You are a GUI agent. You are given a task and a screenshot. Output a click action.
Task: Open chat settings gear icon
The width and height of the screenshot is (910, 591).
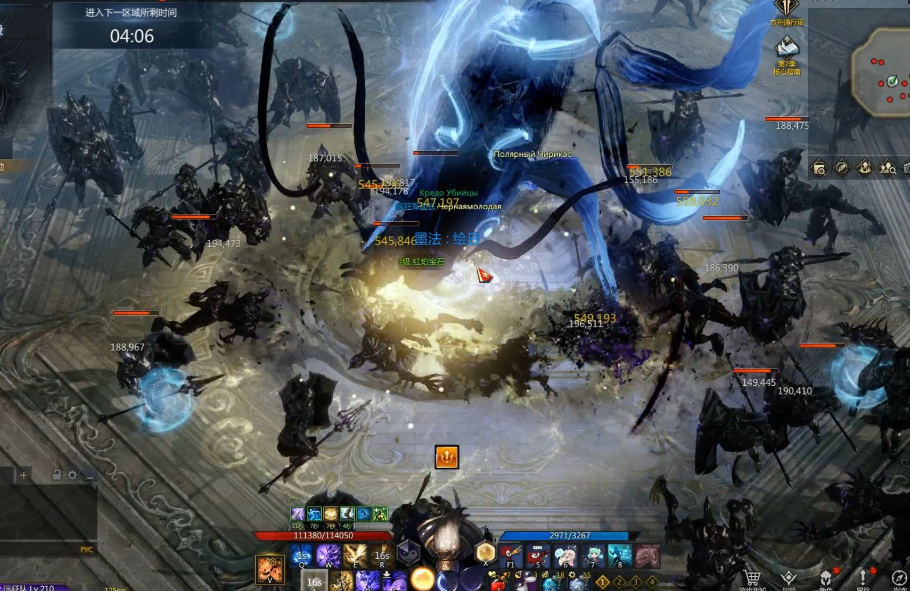[72, 475]
